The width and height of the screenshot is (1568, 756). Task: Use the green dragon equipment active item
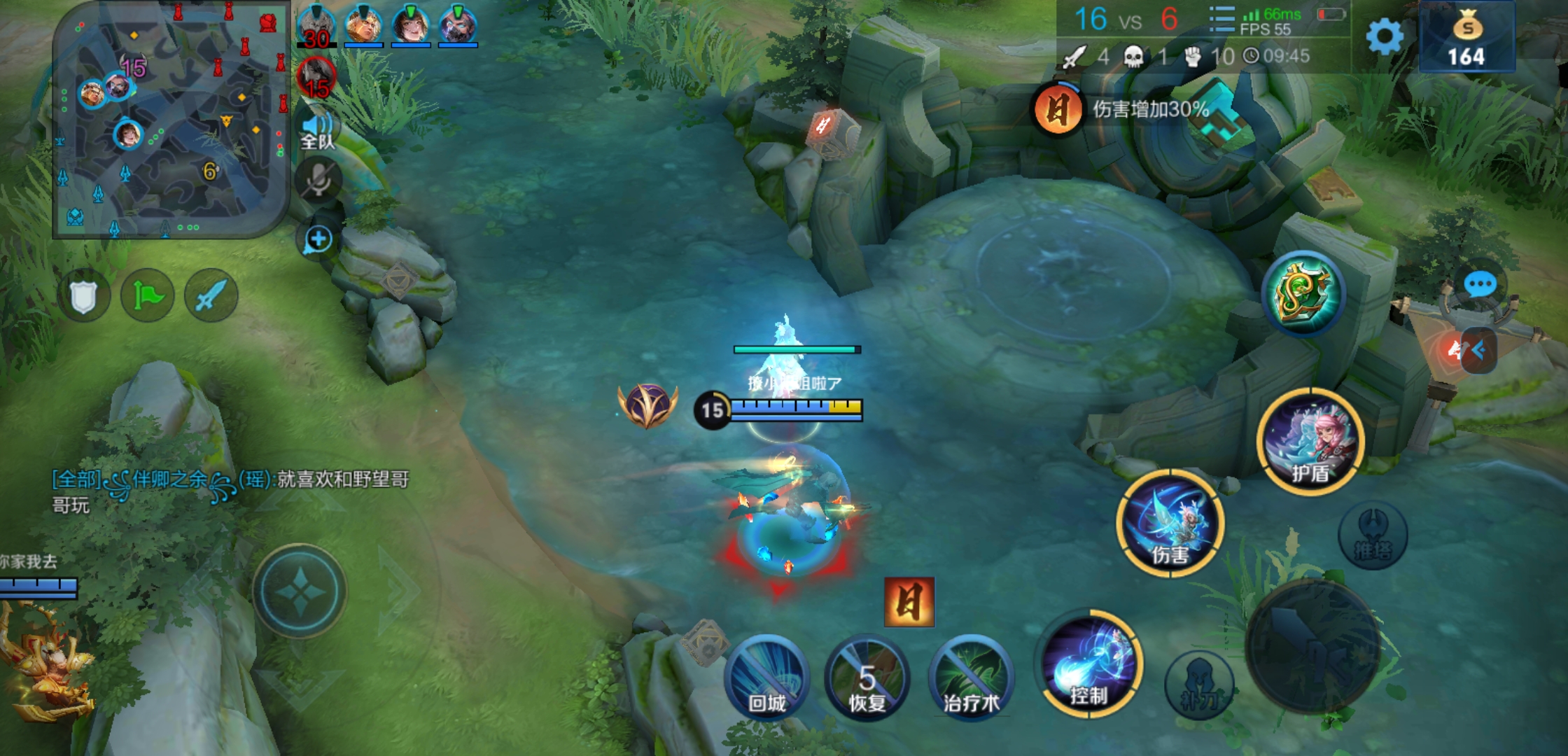tap(1303, 294)
